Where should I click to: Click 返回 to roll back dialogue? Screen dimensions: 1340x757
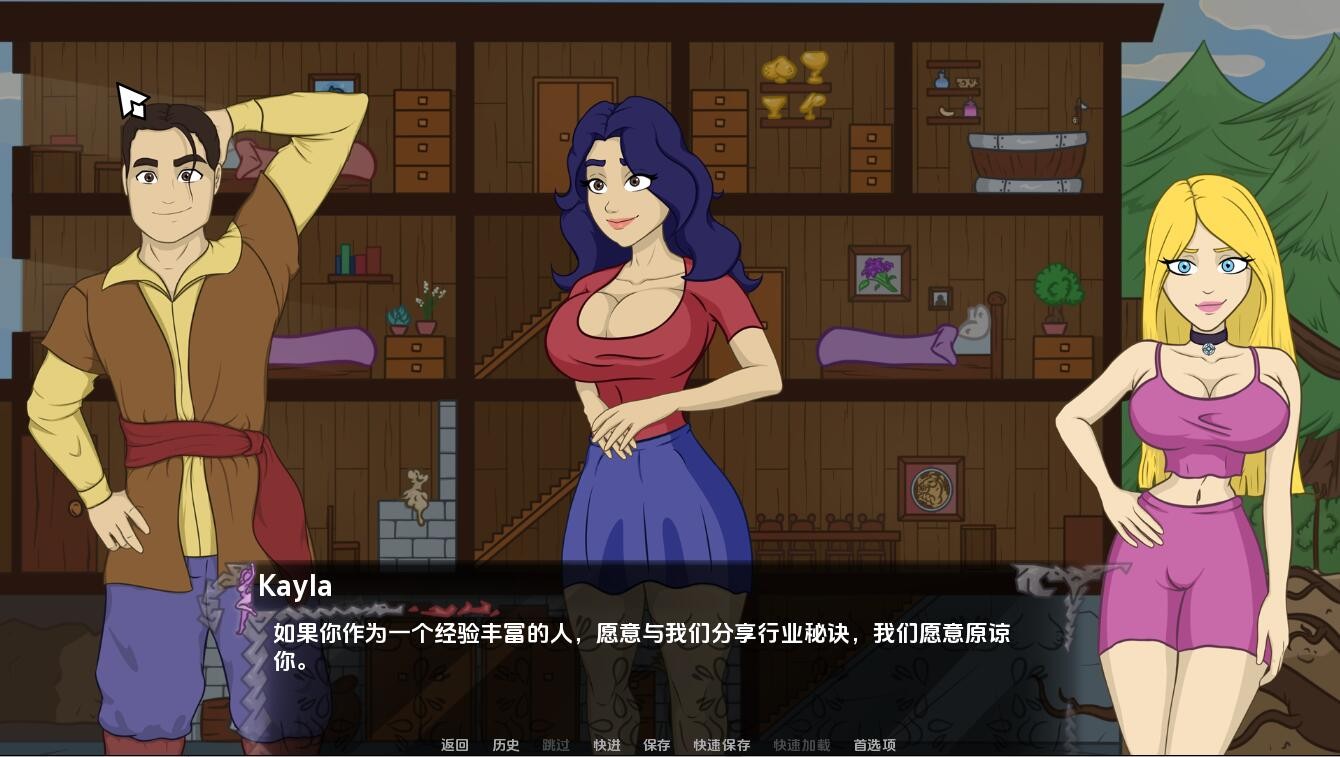click(x=455, y=745)
